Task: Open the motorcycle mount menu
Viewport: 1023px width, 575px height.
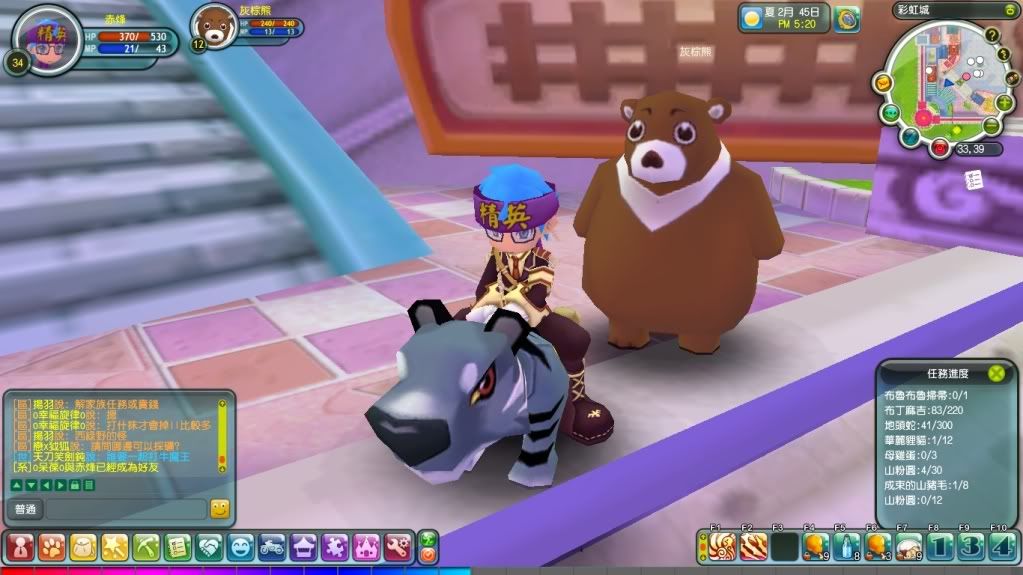Action: click(272, 546)
